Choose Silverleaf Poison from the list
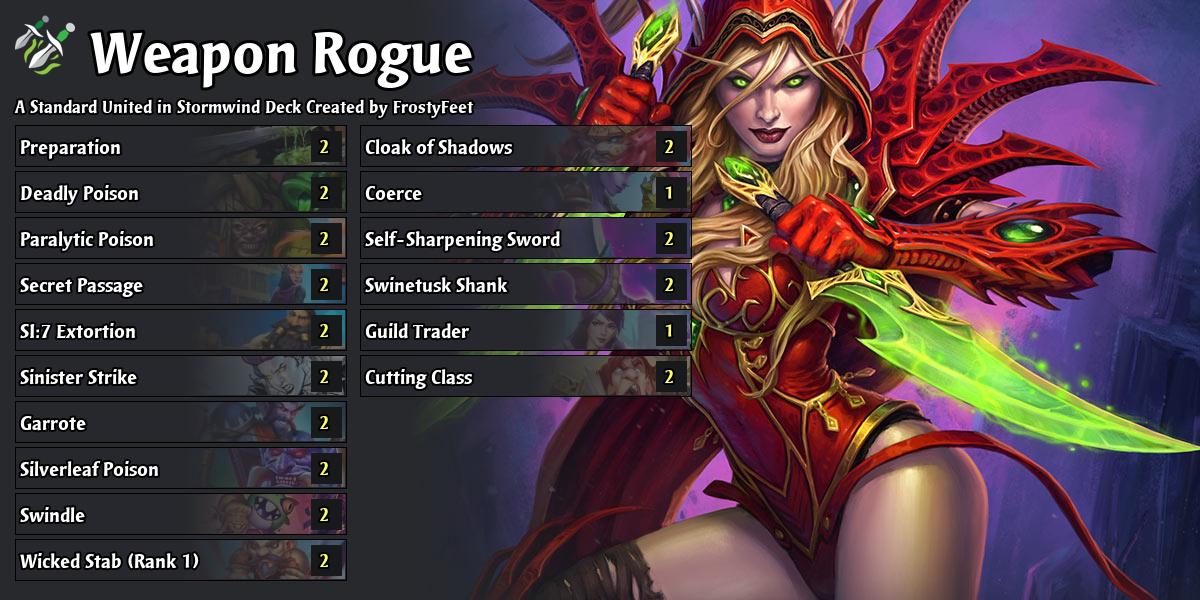The height and width of the screenshot is (600, 1200). [180, 469]
